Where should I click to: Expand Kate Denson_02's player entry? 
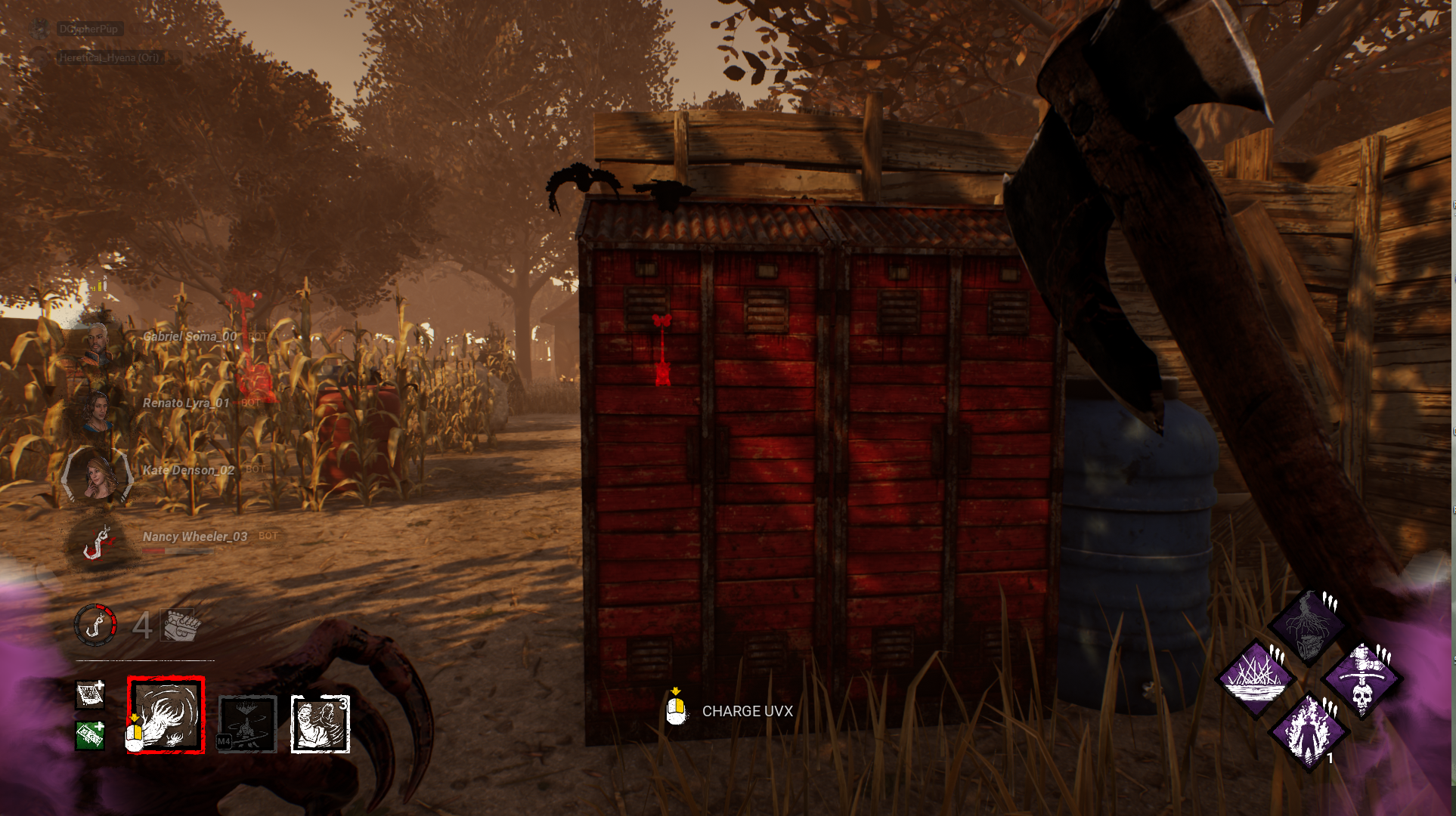187,470
